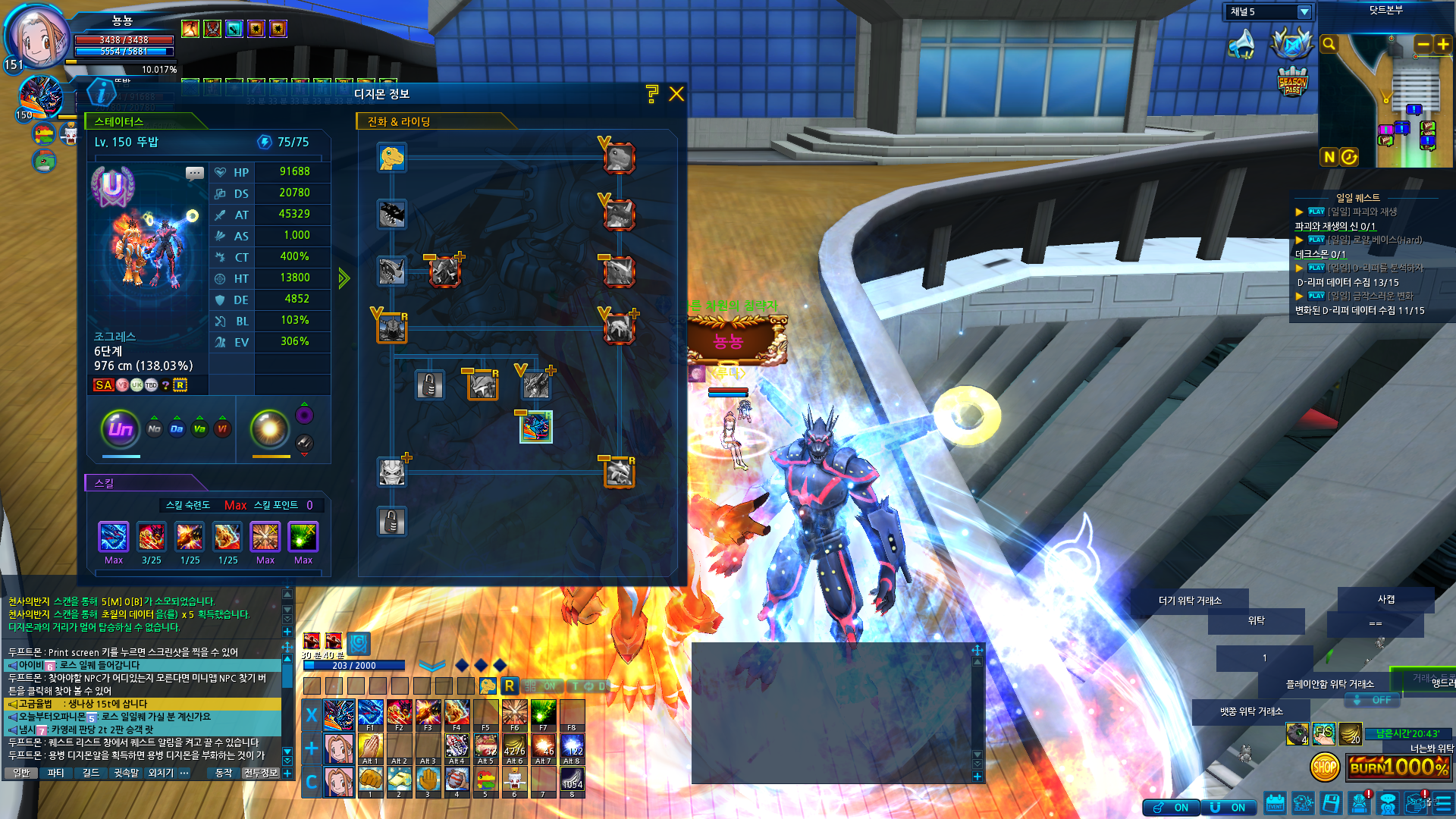Open the 채널 5 channel dropdown

point(1304,12)
